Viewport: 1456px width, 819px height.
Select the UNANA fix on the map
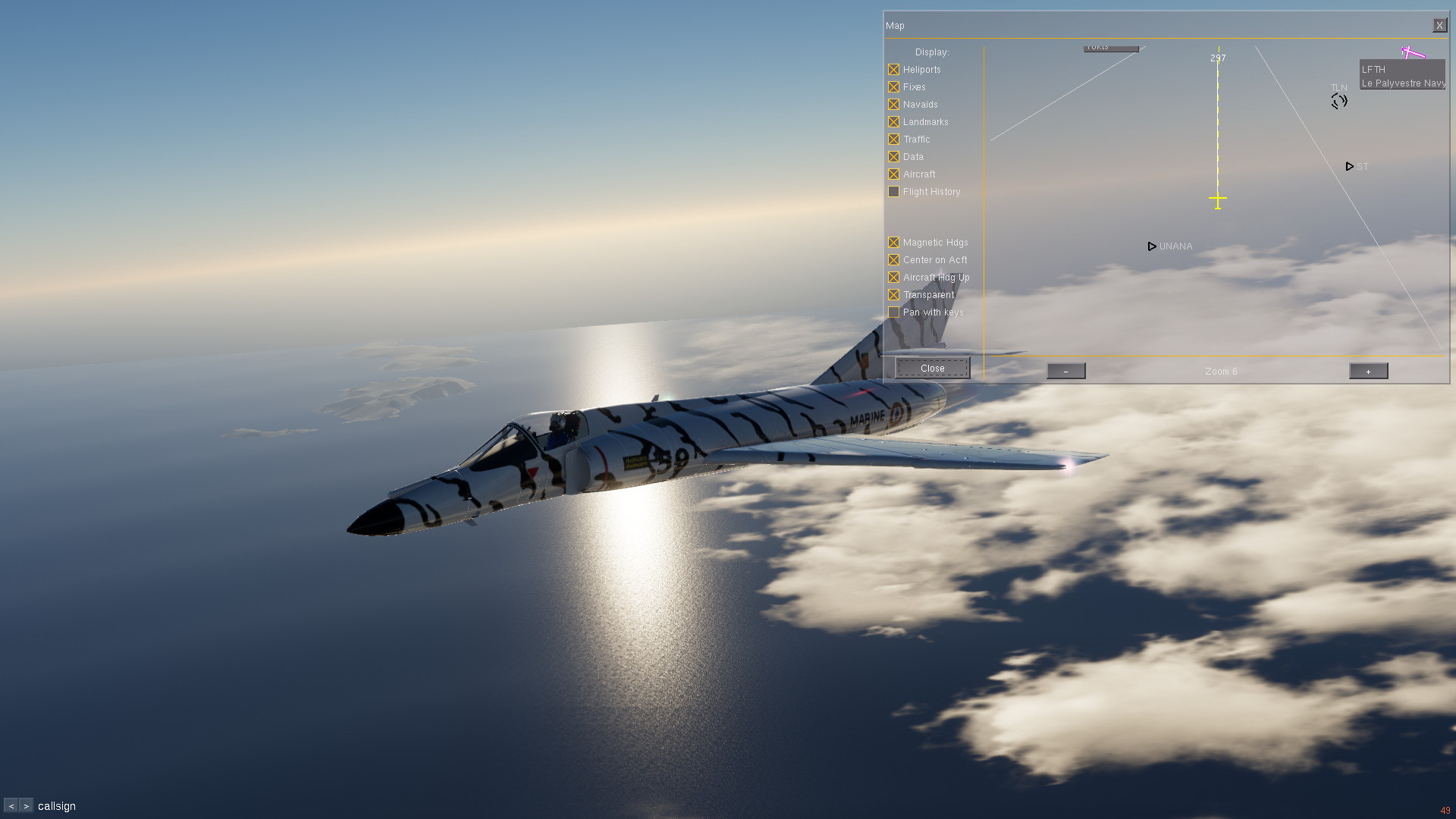[1152, 246]
